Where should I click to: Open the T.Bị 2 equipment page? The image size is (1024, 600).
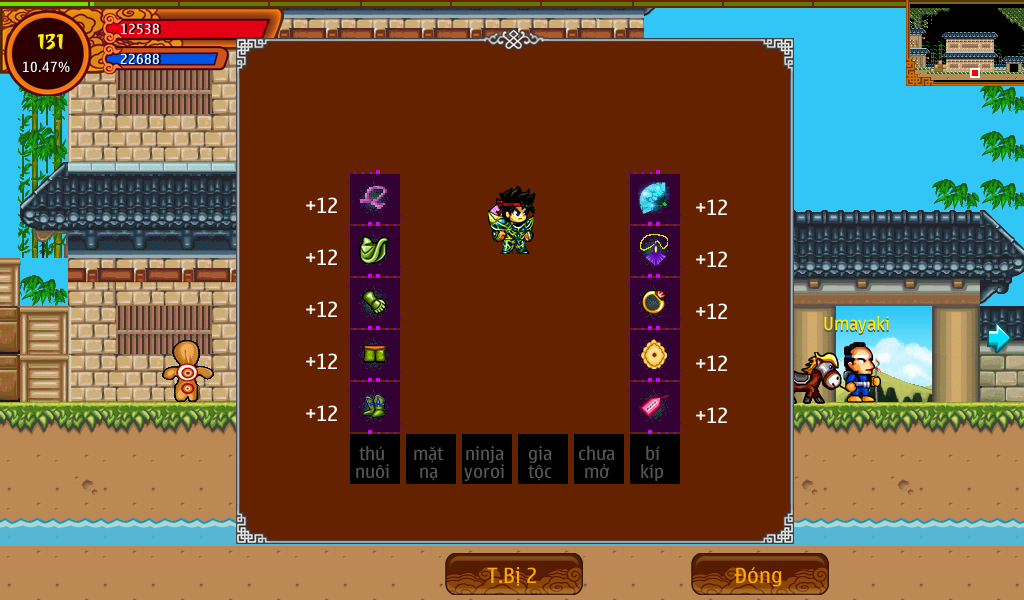pos(513,575)
